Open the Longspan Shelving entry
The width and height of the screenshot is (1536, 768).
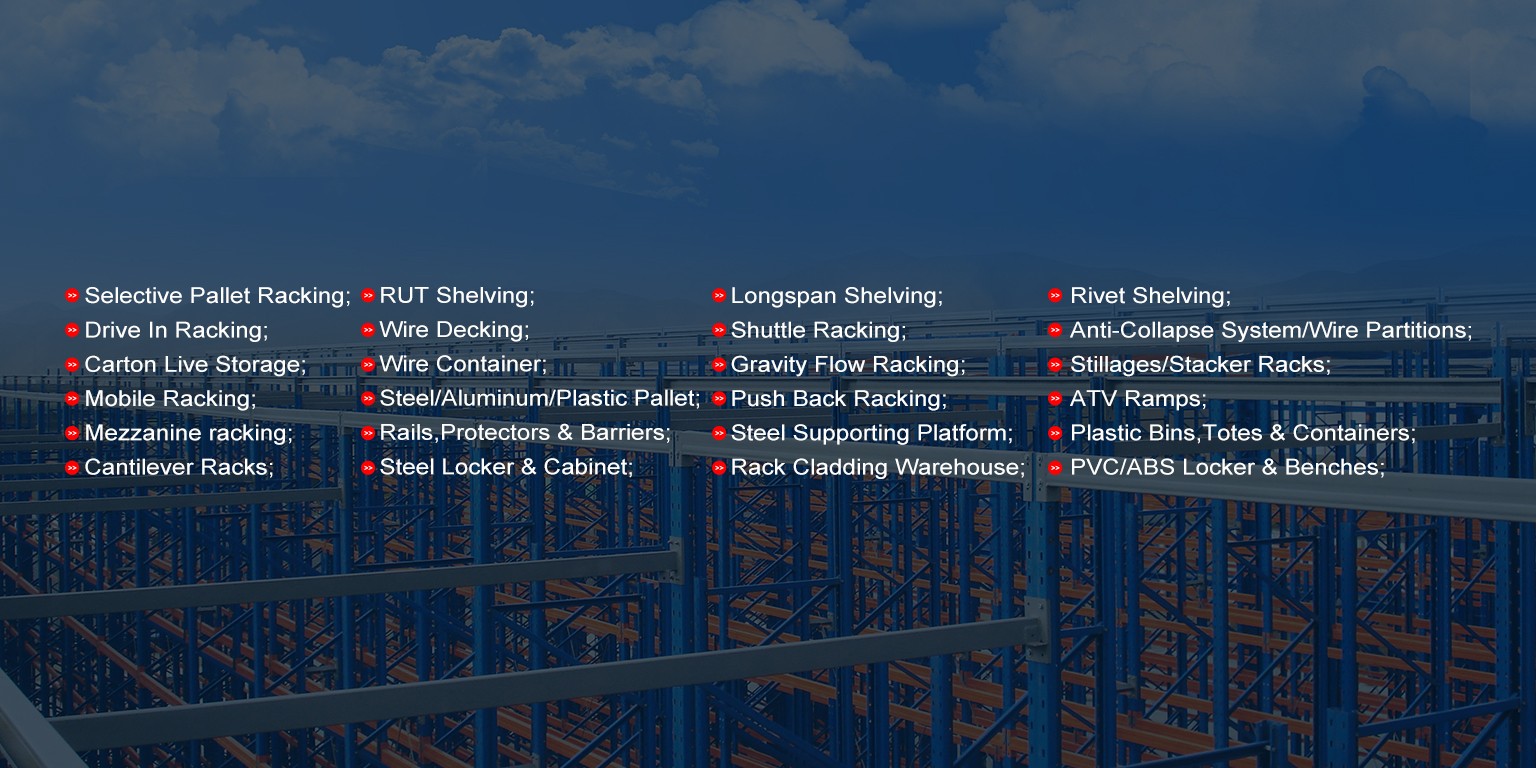835,296
